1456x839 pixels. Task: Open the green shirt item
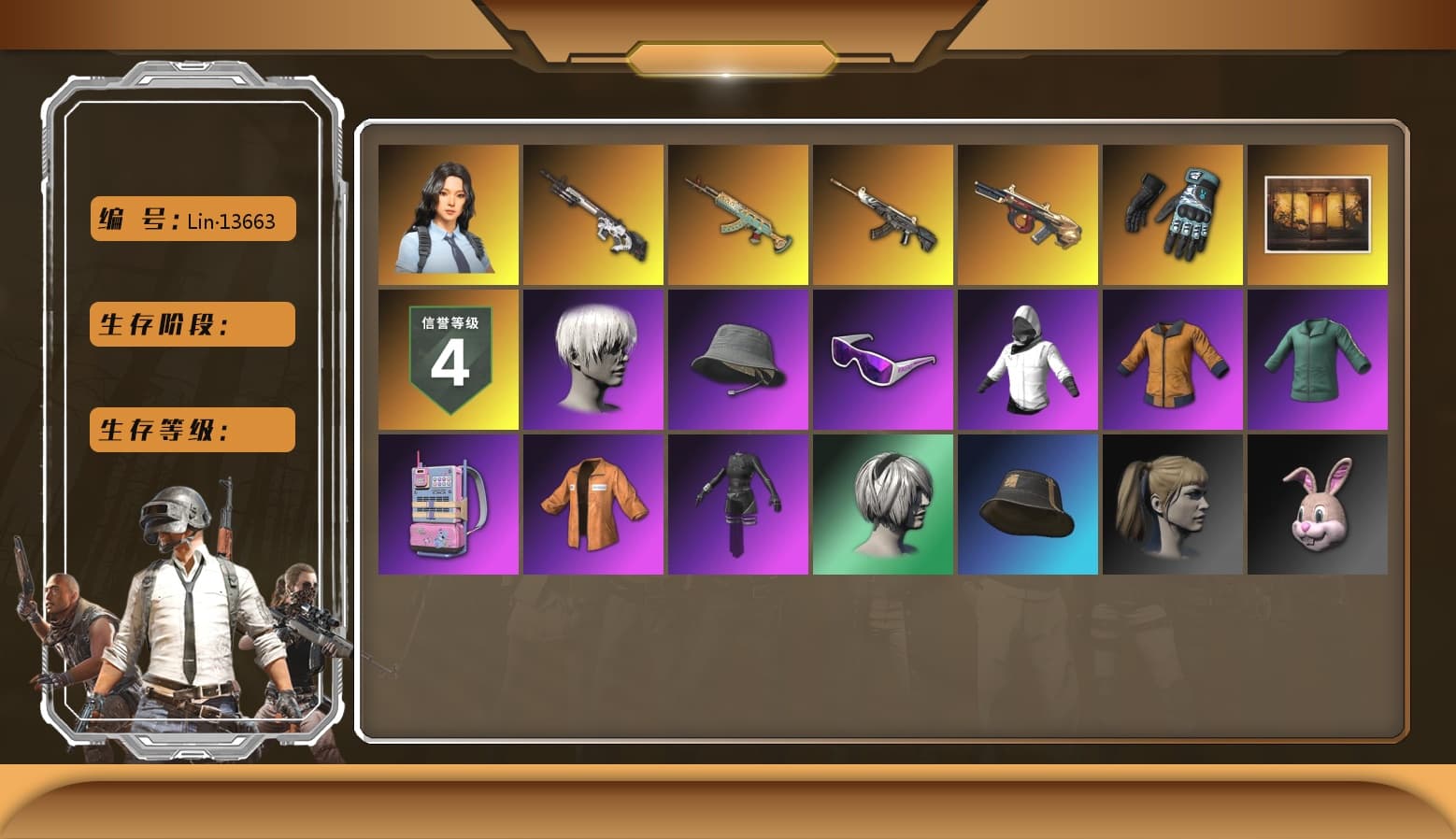1319,360
